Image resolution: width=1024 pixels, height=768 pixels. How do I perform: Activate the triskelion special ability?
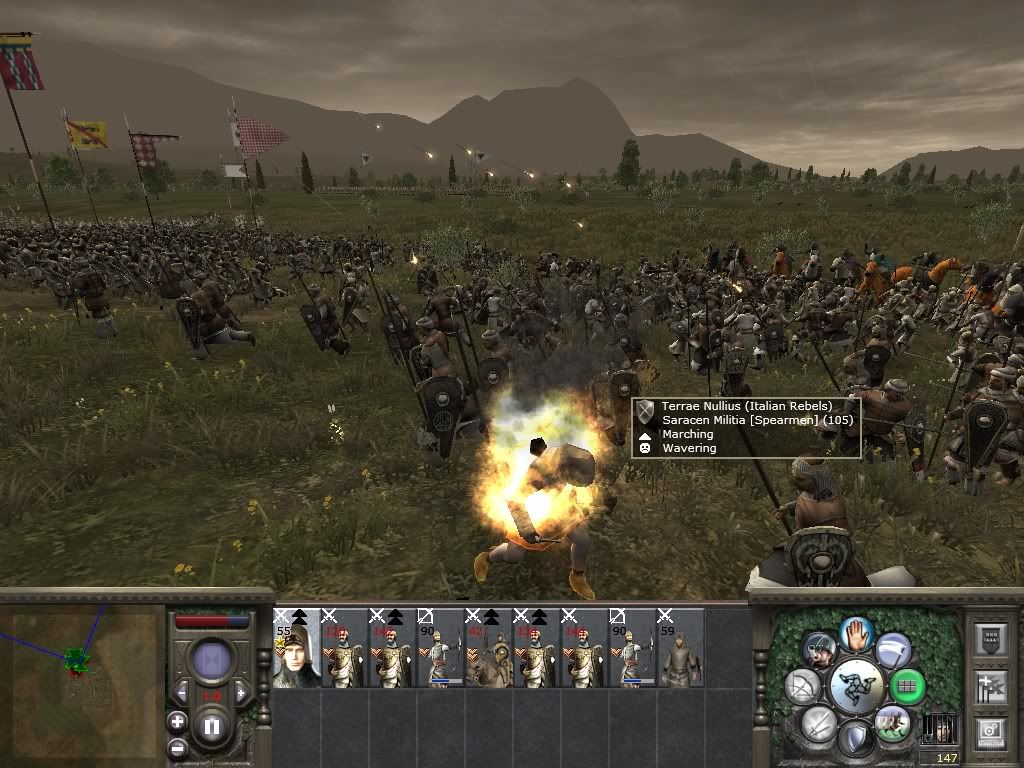tap(856, 687)
